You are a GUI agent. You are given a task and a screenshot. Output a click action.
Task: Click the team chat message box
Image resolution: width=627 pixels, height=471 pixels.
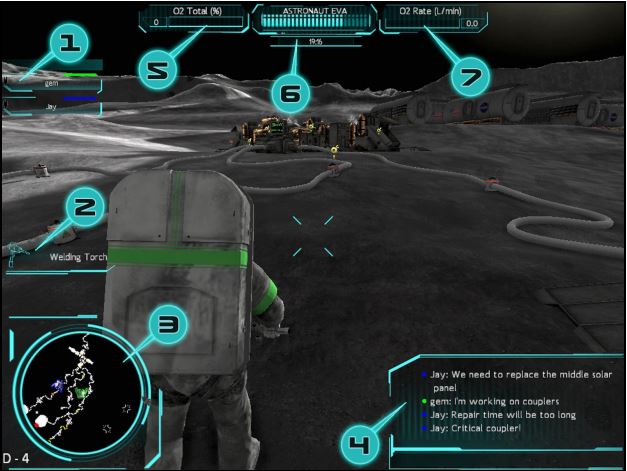pos(504,400)
